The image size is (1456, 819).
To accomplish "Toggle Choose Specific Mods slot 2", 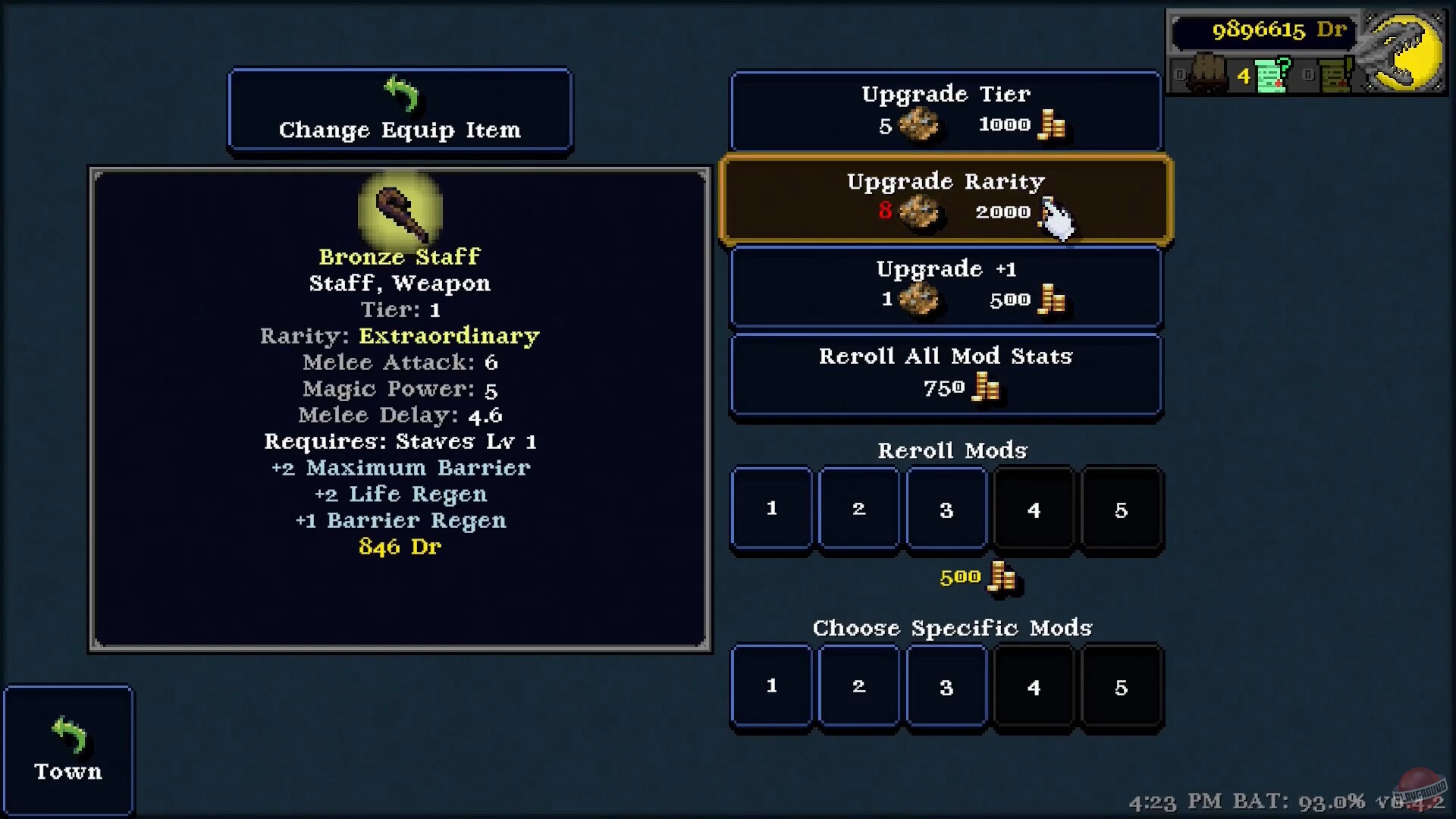I will pyautogui.click(x=858, y=686).
